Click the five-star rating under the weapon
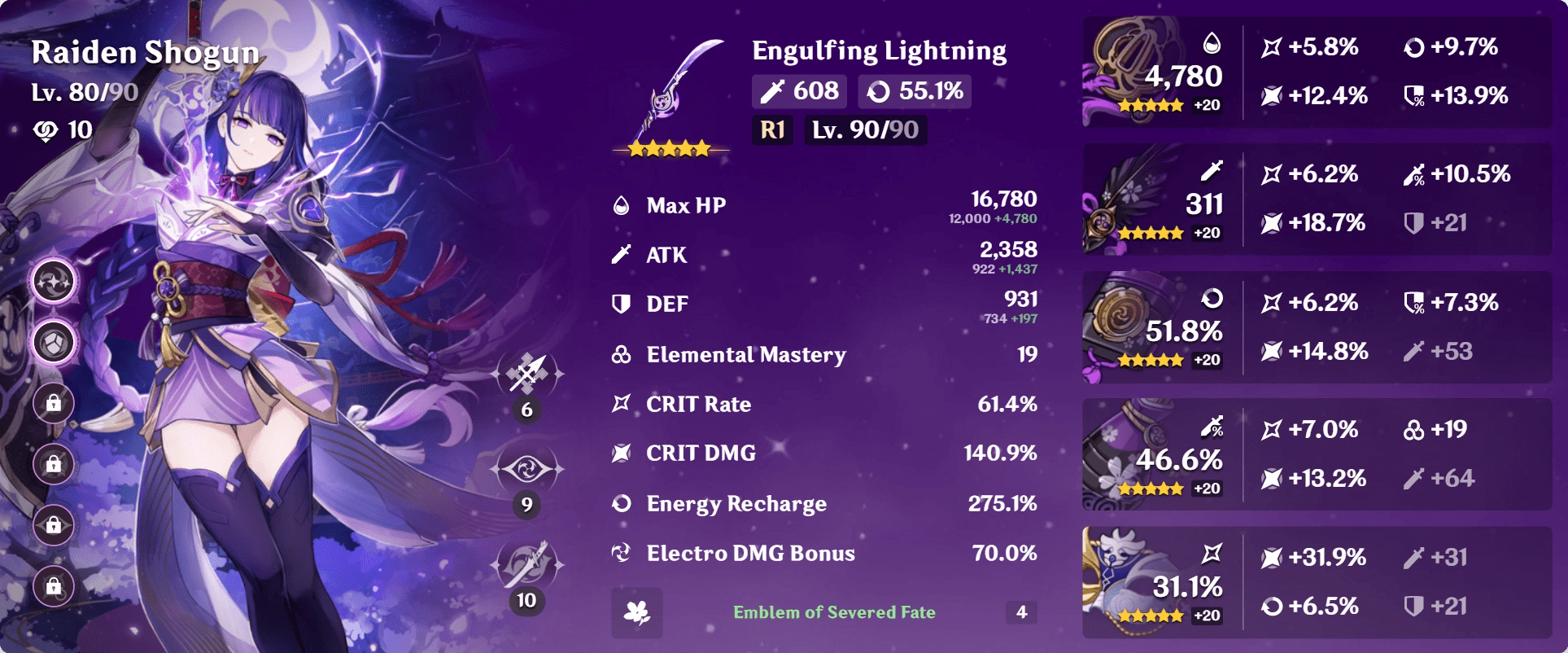This screenshot has width=1568, height=653. [x=667, y=148]
